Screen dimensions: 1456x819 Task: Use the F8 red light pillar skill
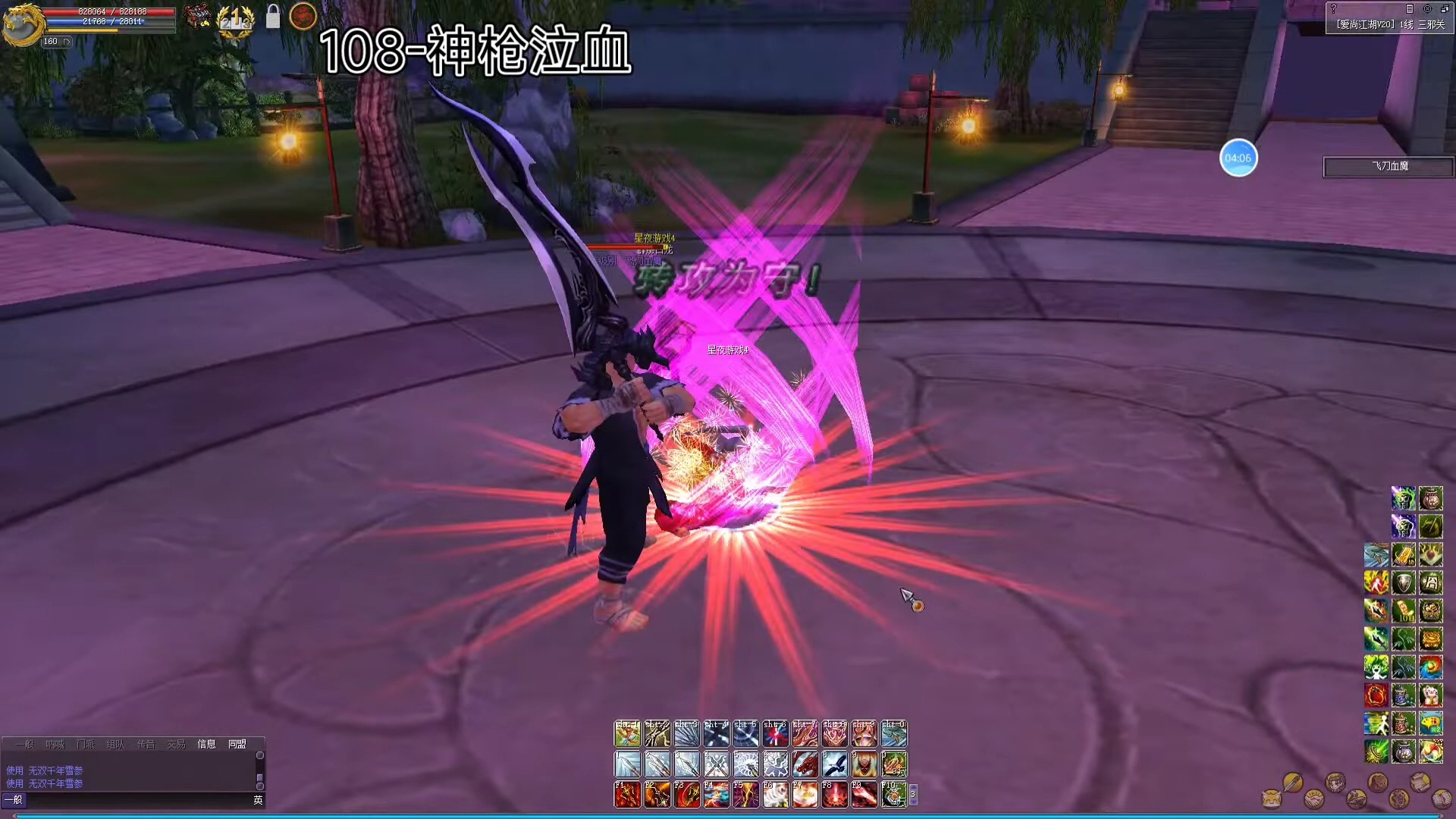pos(834,794)
